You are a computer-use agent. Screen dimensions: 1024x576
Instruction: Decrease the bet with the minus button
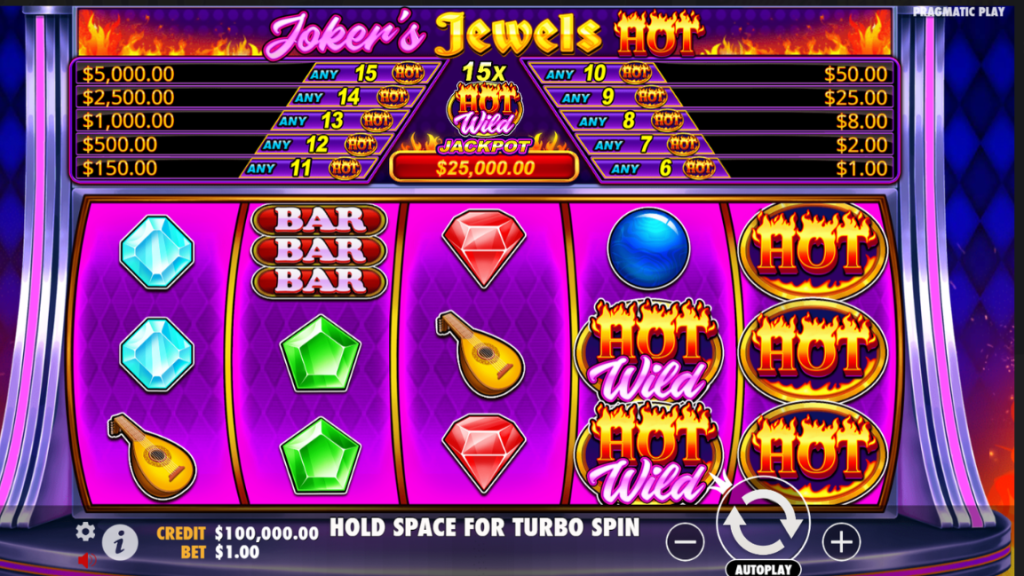pyautogui.click(x=685, y=542)
